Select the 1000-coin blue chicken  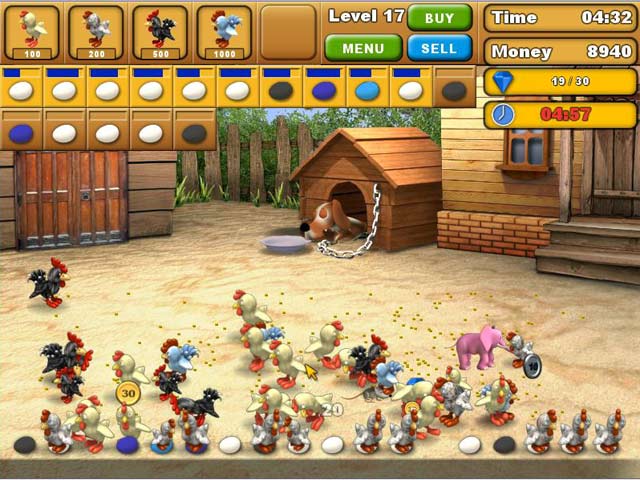[x=224, y=31]
